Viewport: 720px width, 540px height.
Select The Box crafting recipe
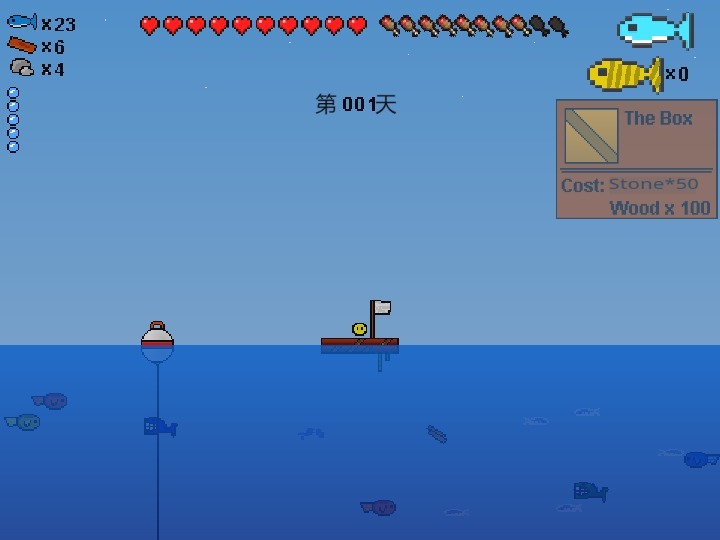[x=636, y=159]
